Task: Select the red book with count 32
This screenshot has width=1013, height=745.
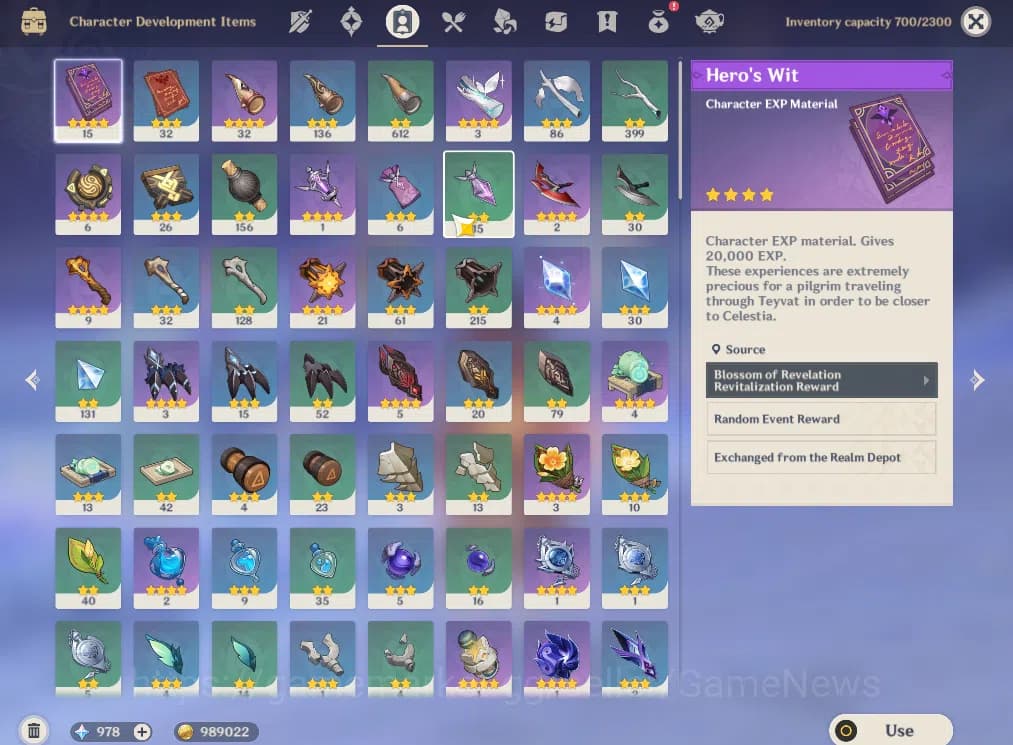Action: (x=166, y=100)
